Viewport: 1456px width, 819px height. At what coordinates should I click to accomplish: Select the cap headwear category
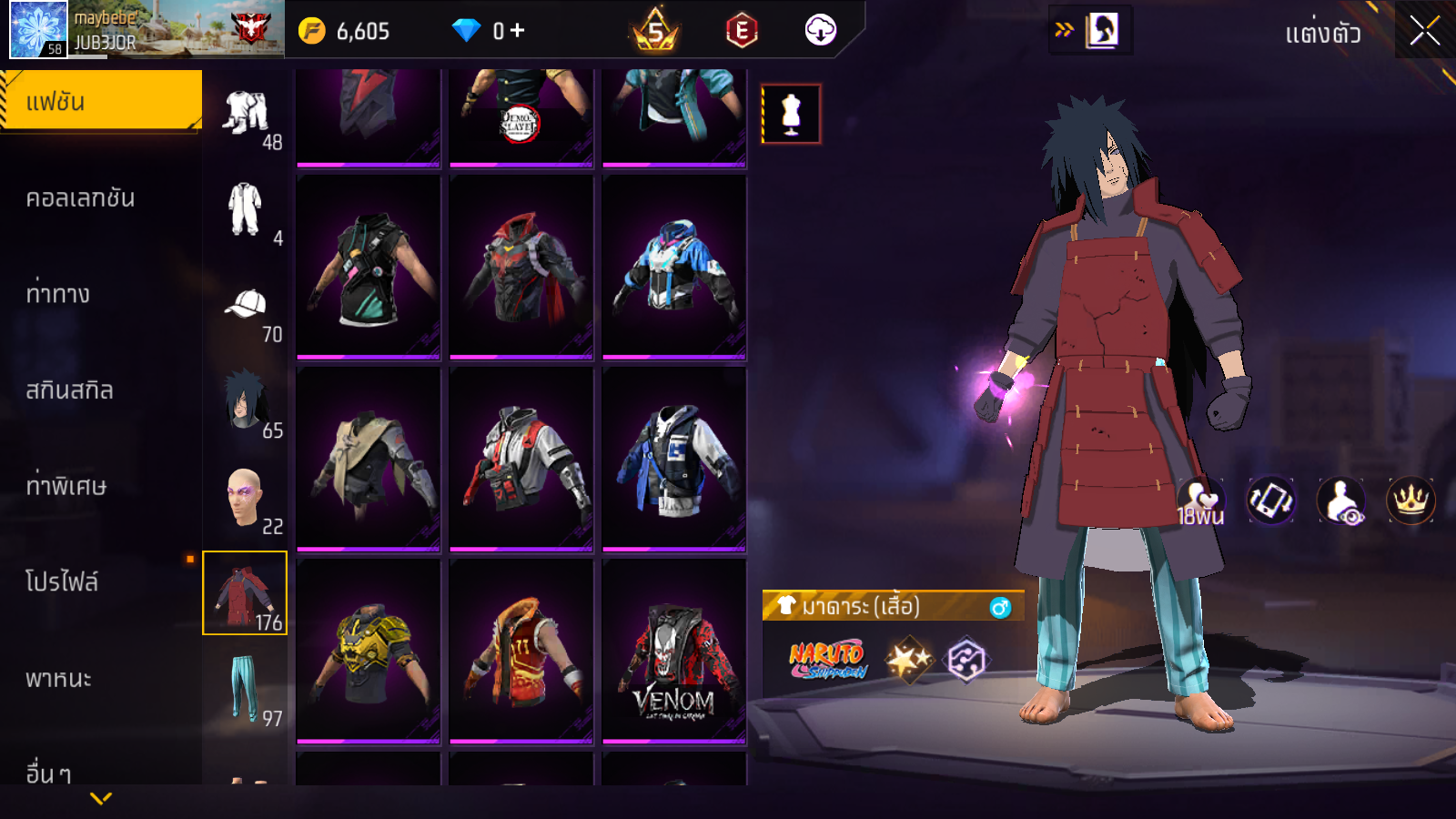click(246, 308)
